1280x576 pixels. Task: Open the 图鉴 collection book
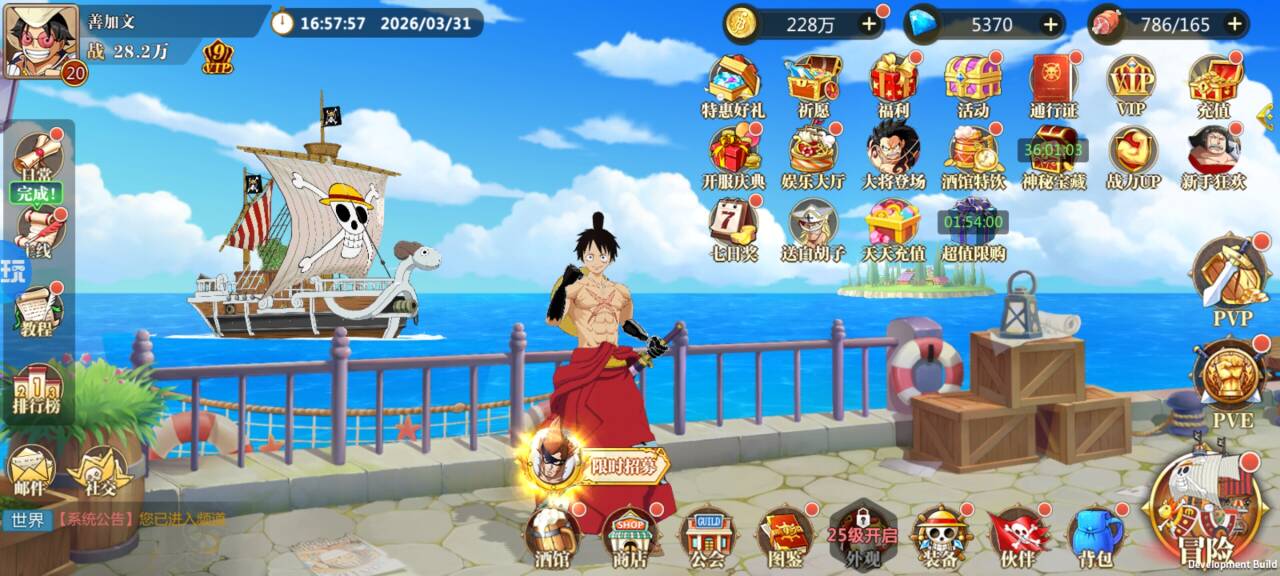(784, 535)
